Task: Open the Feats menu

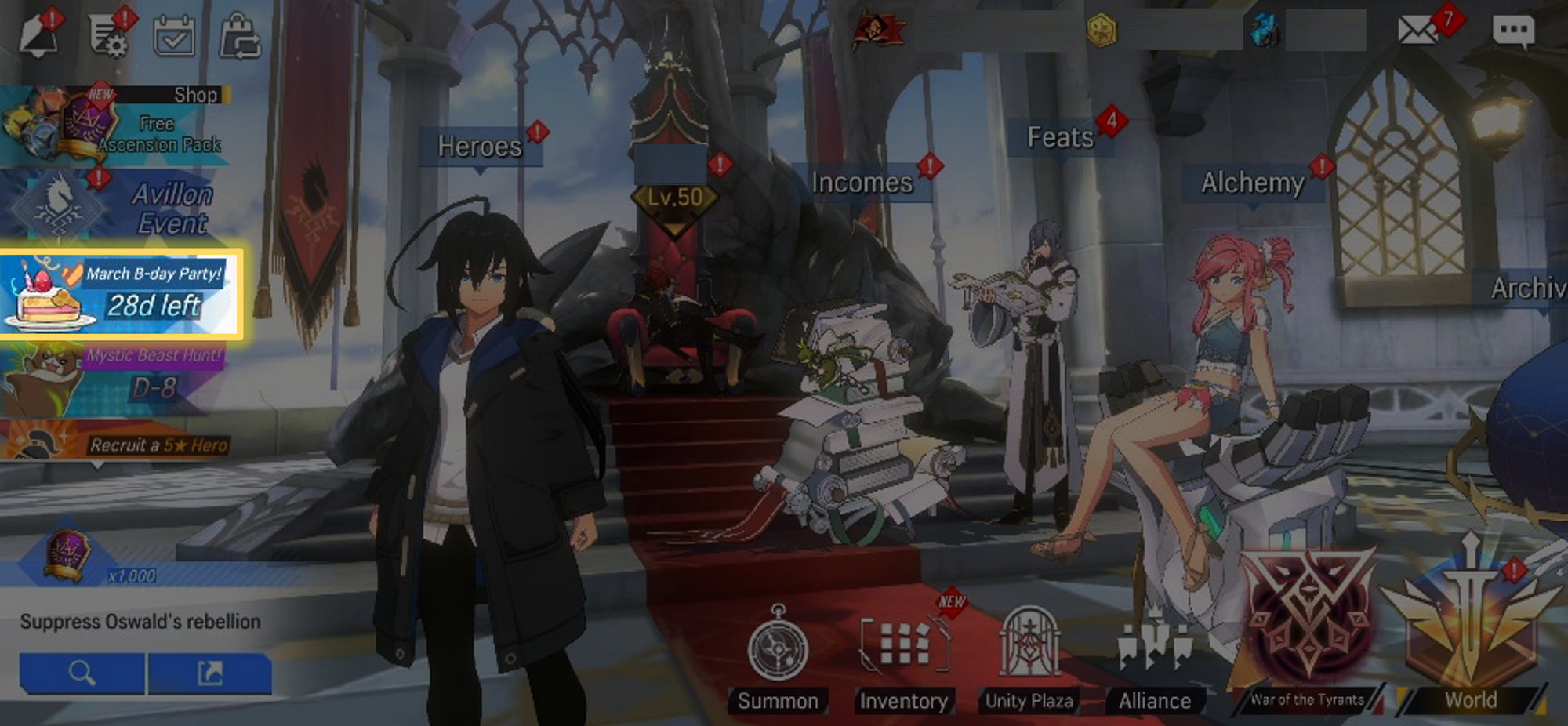Action: 1060,138
